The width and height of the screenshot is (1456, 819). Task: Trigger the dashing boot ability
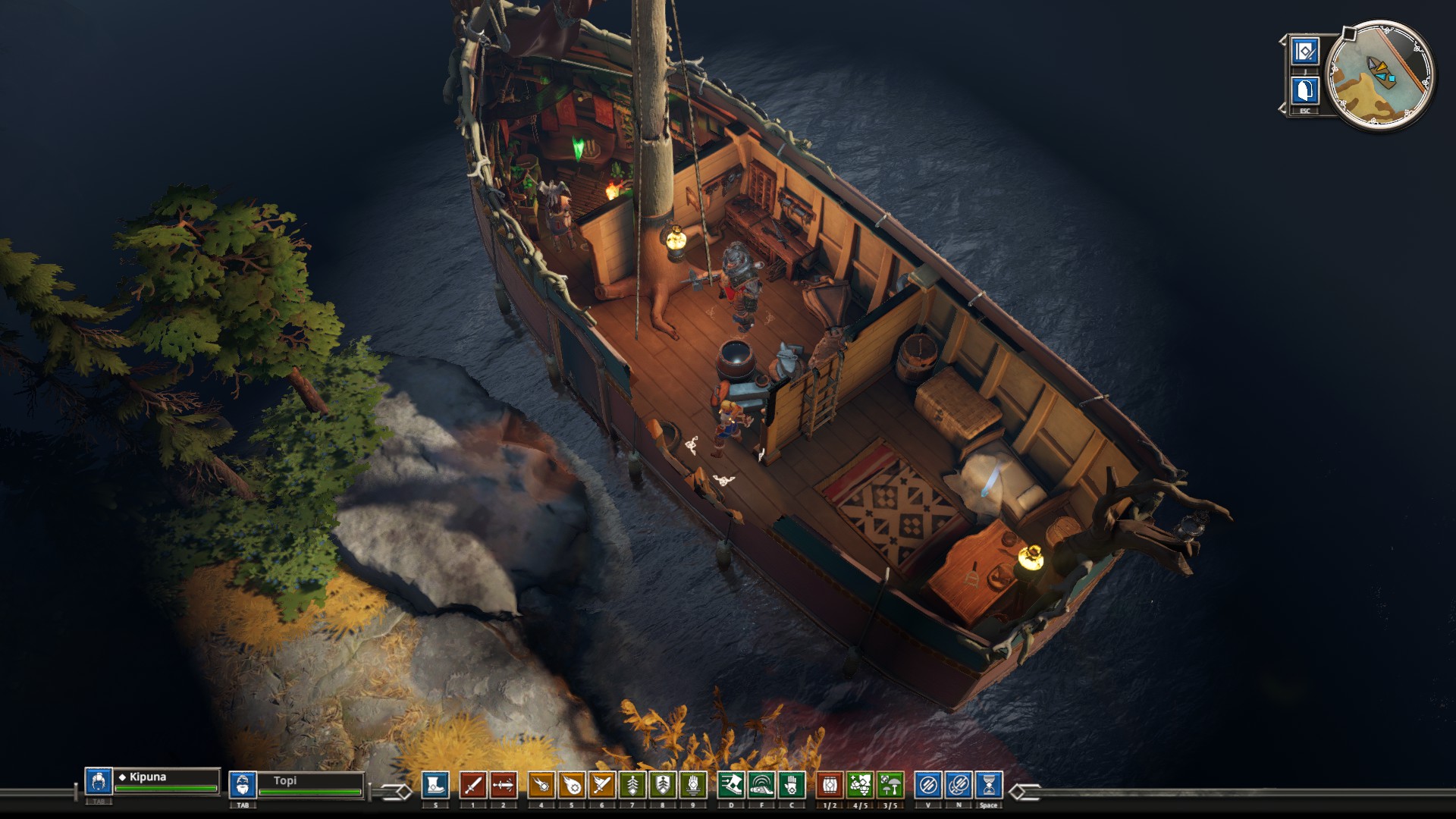[731, 786]
